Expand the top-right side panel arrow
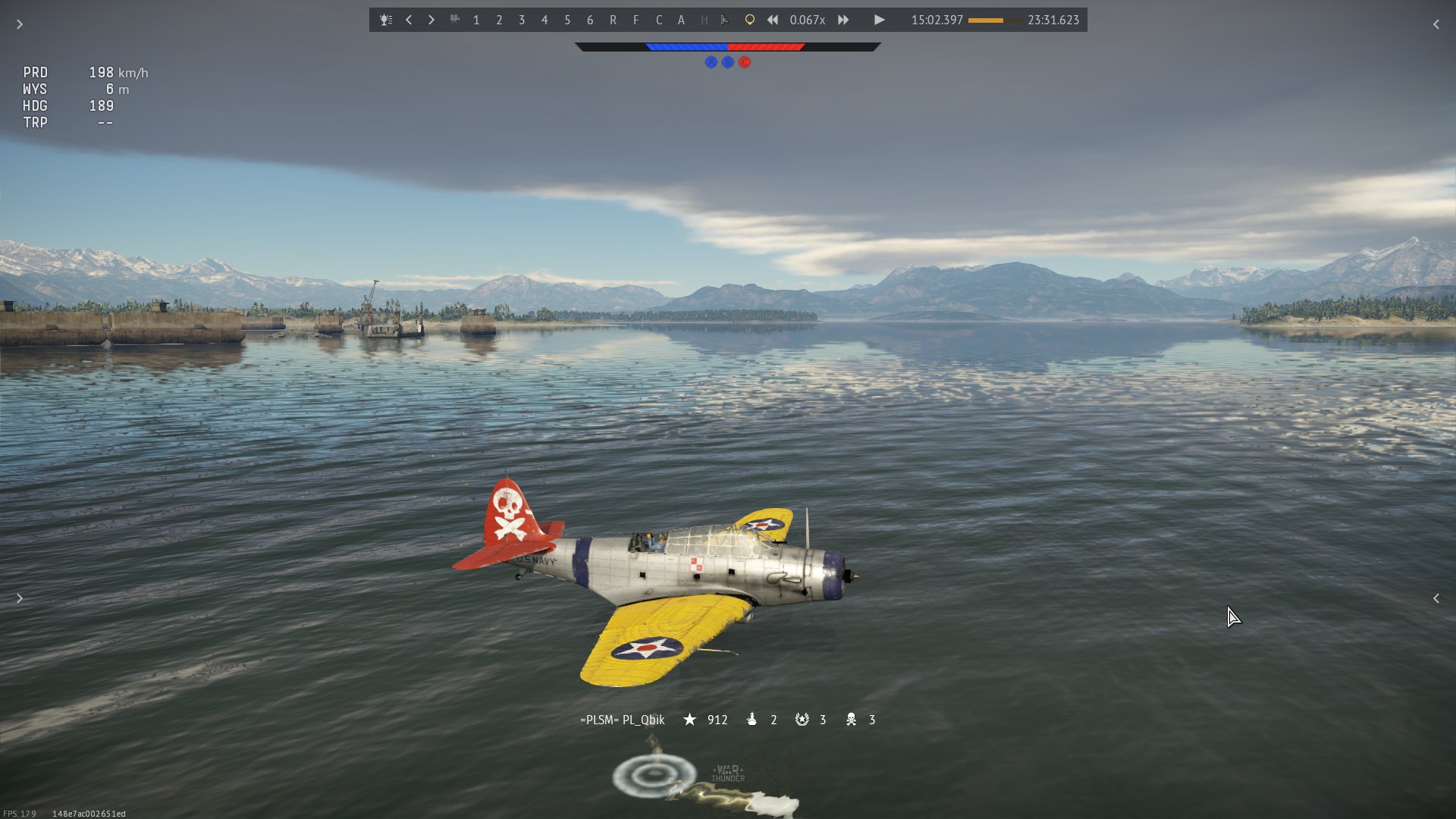 pos(1436,24)
